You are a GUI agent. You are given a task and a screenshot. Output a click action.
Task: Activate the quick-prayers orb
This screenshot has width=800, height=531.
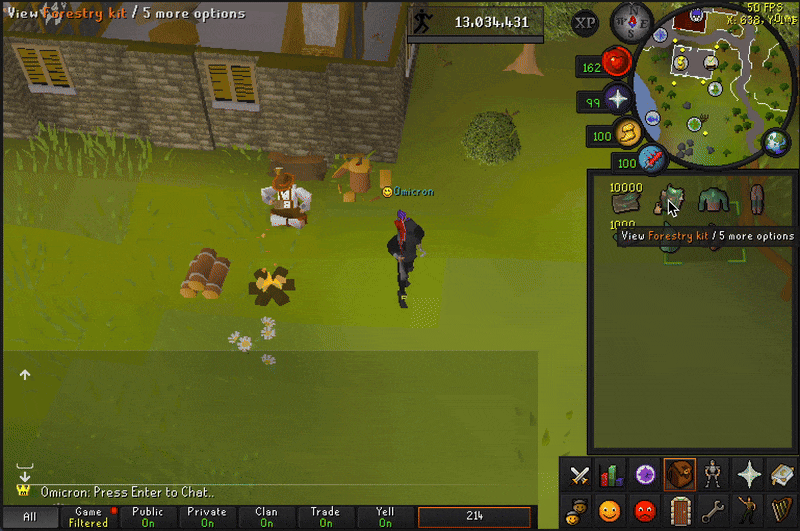tap(617, 99)
